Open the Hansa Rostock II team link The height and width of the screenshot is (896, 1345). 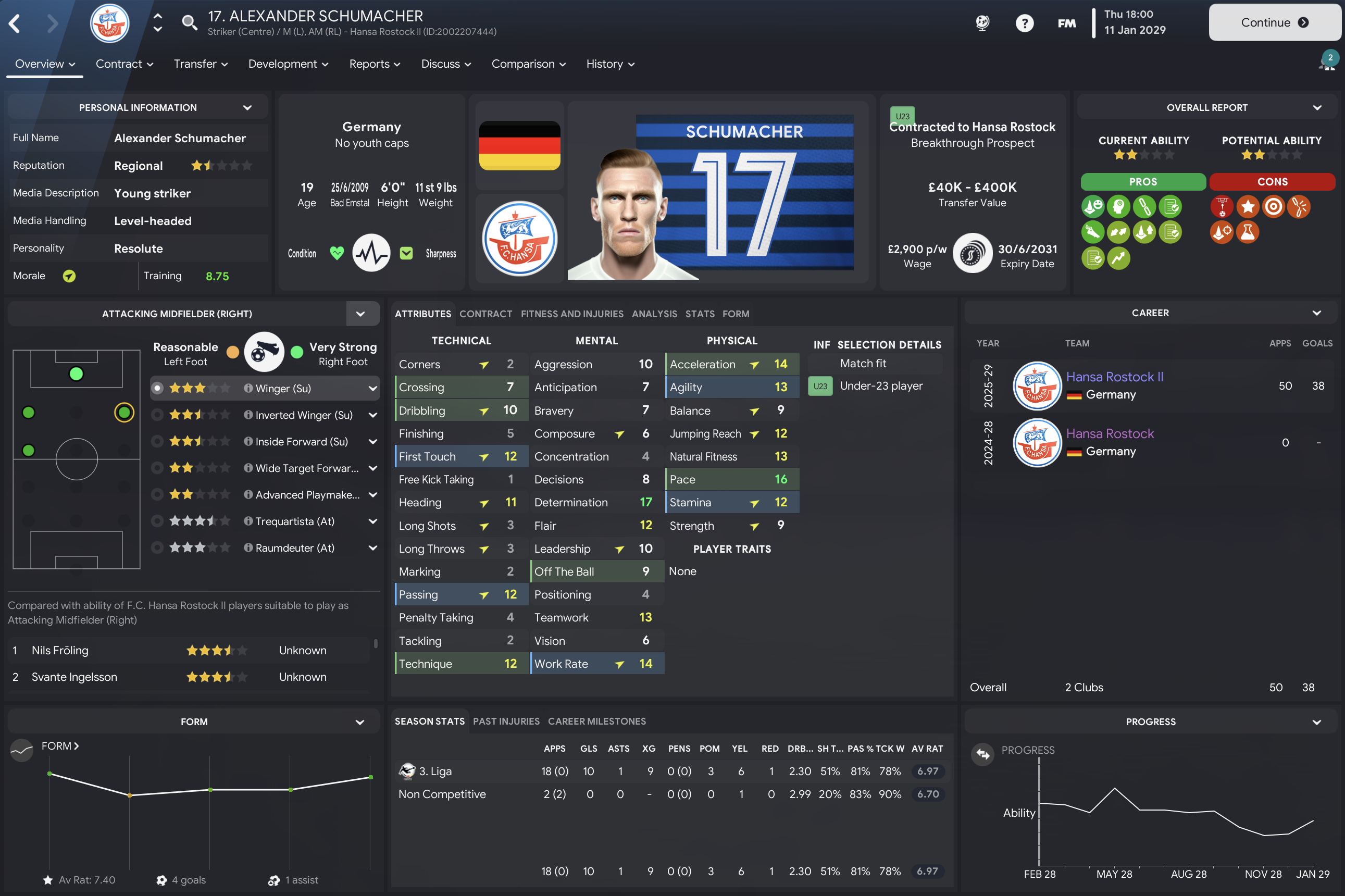(x=1115, y=376)
